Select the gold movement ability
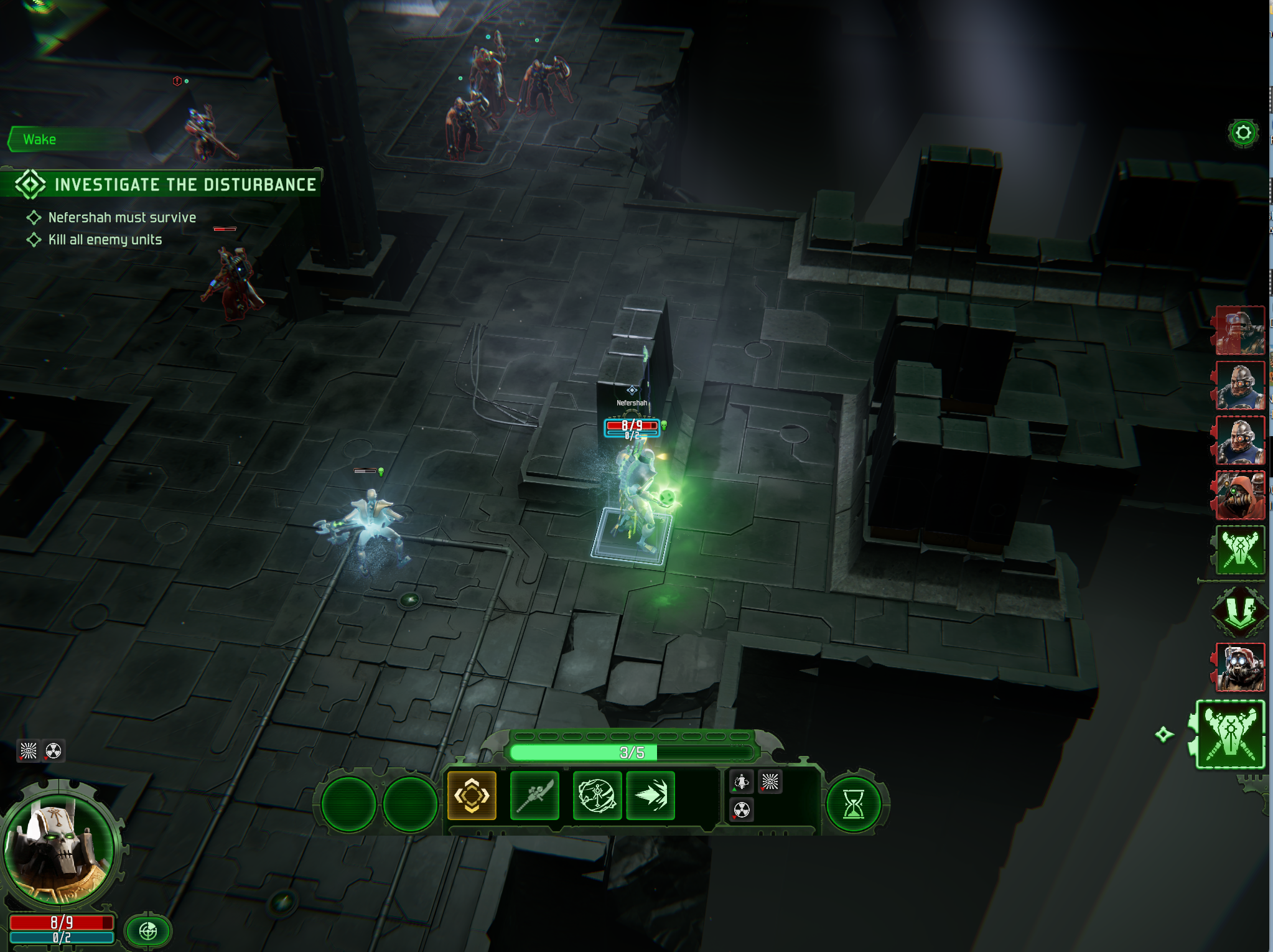The height and width of the screenshot is (952, 1273). click(472, 795)
